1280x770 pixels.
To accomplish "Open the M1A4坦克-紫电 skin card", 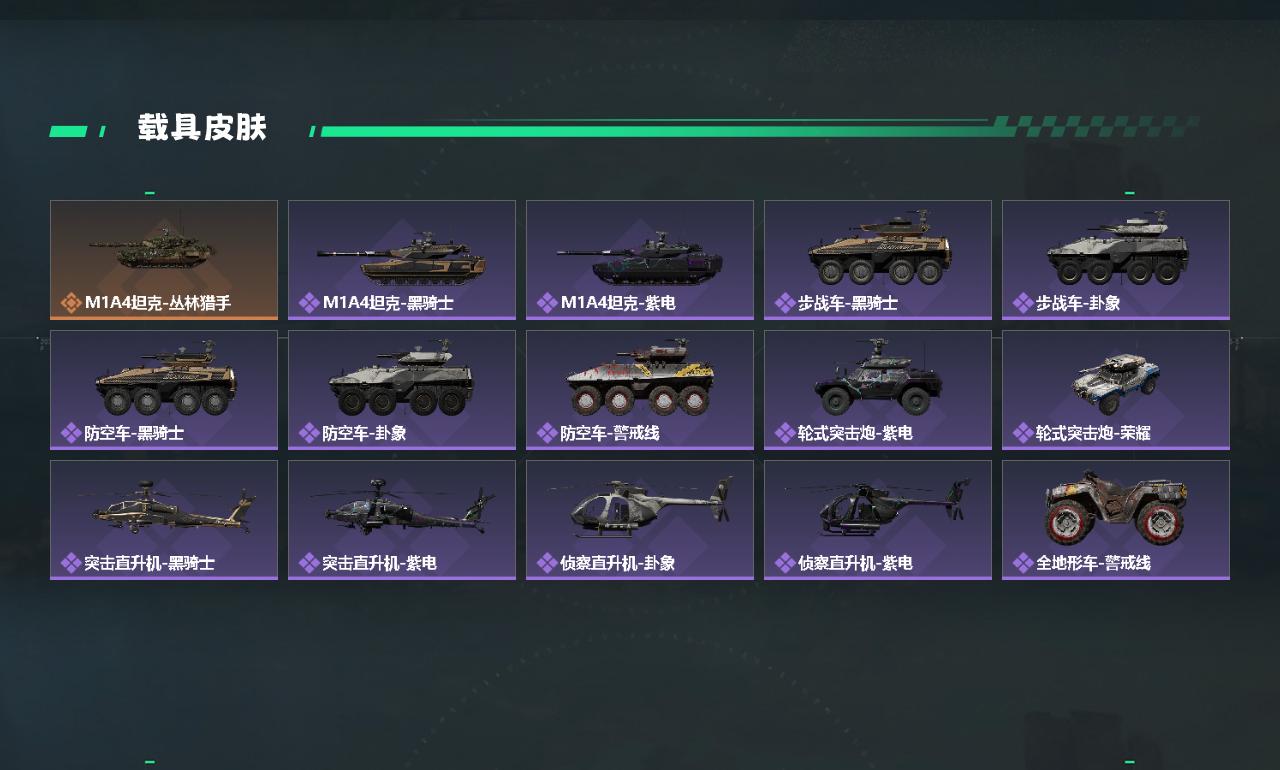I will tap(640, 260).
